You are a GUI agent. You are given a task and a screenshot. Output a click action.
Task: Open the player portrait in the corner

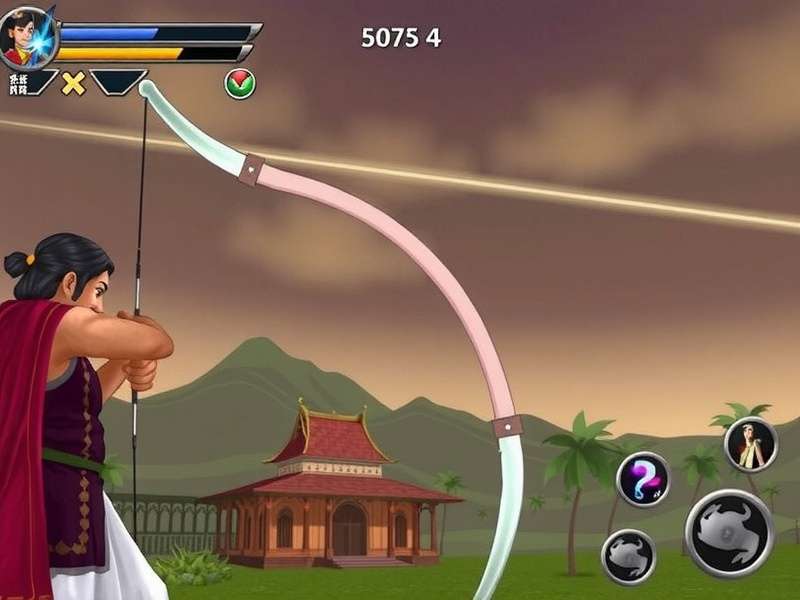click(x=27, y=37)
